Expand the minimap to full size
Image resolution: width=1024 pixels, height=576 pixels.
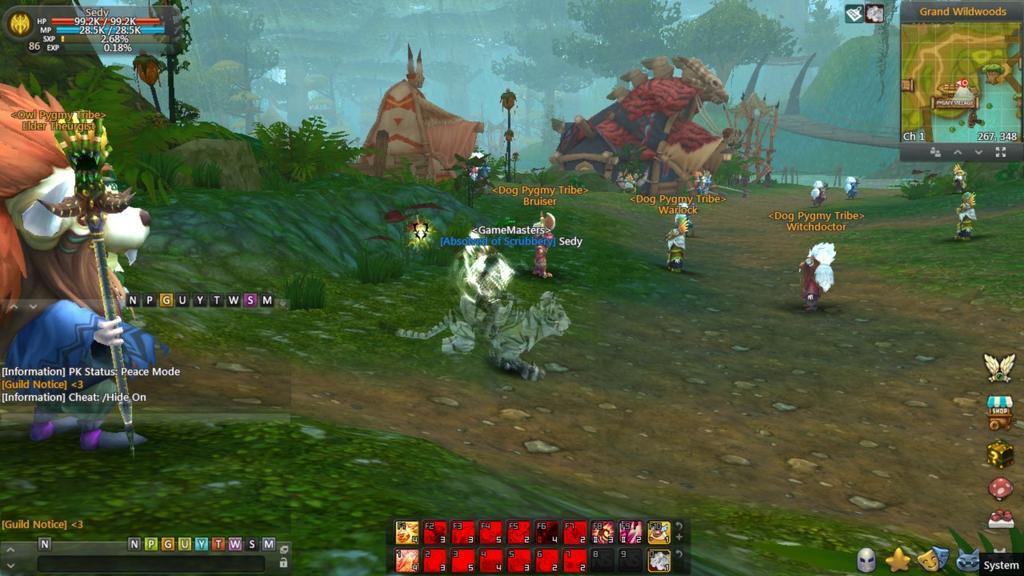(x=1001, y=152)
